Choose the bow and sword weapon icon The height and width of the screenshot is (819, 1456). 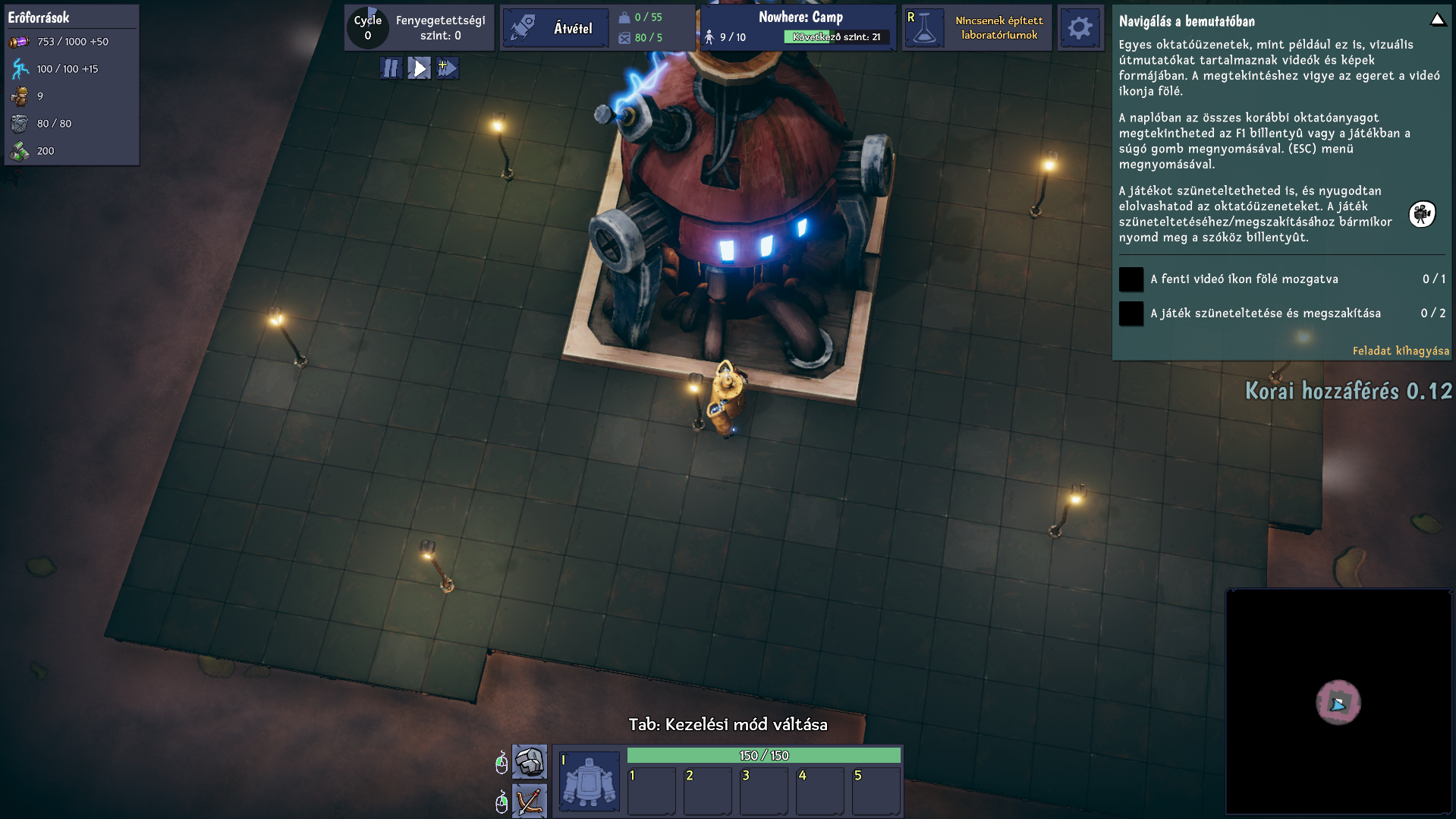[x=530, y=801]
